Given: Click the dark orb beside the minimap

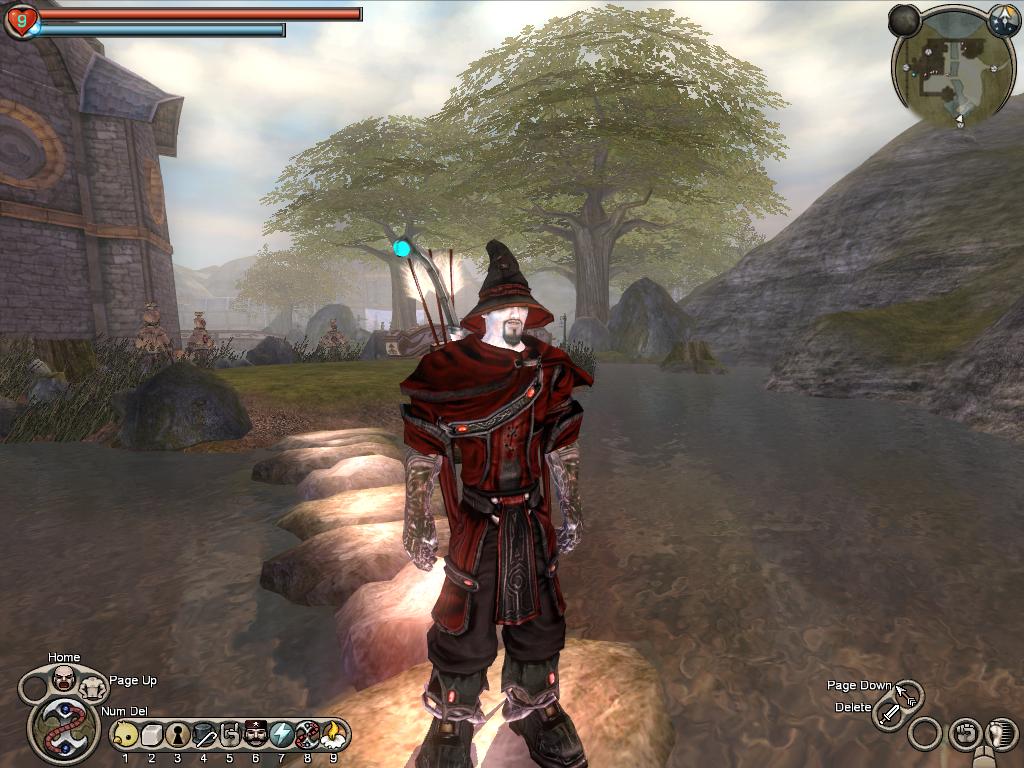Looking at the screenshot, I should pyautogui.click(x=904, y=20).
